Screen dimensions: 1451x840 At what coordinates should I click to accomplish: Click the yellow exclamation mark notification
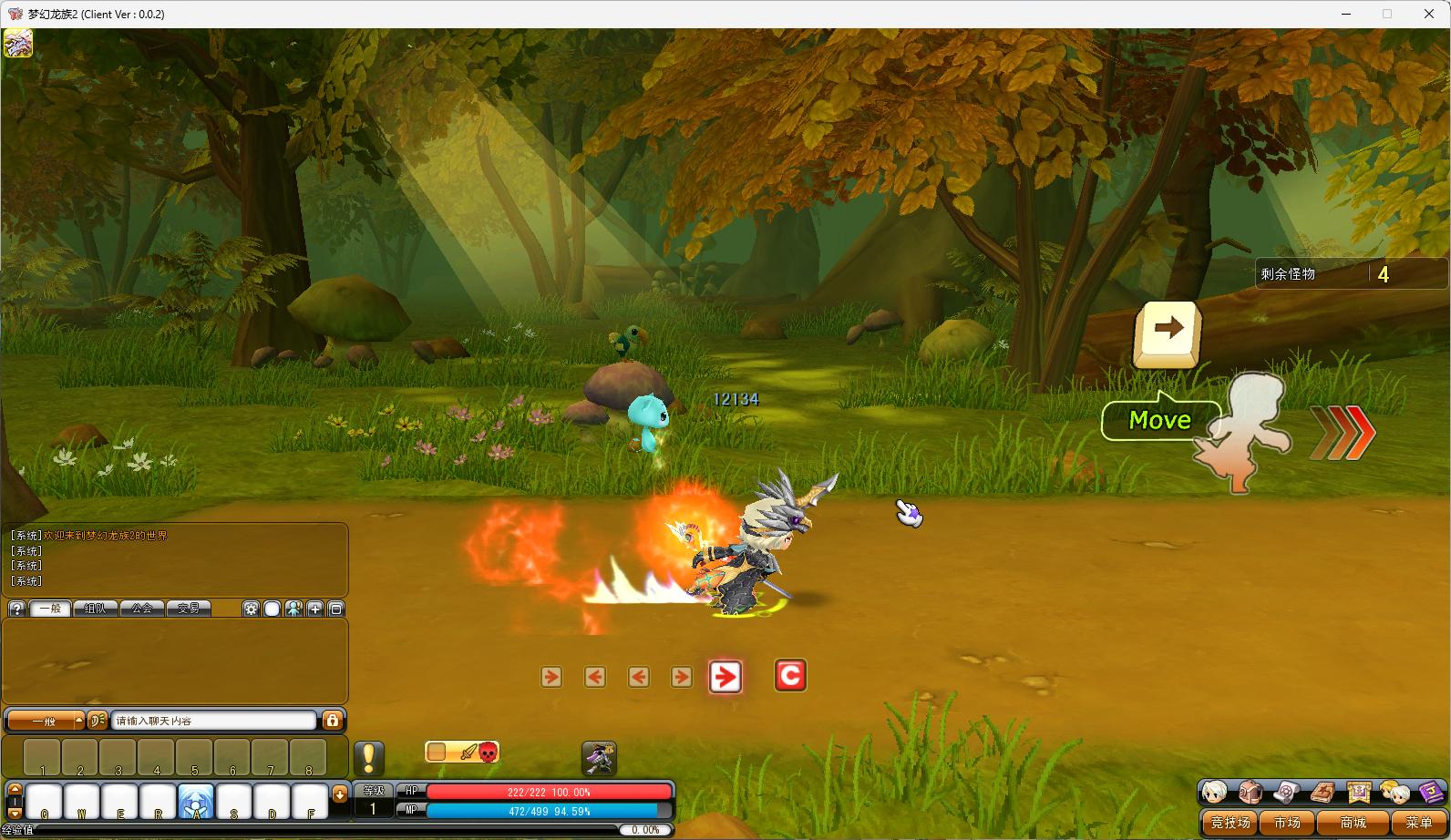(x=368, y=758)
